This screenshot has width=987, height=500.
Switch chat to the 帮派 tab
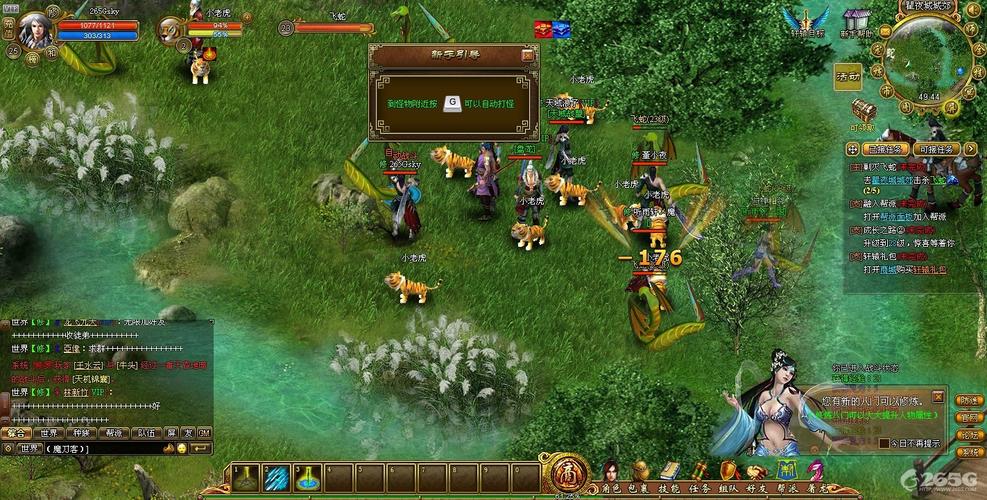pos(114,433)
